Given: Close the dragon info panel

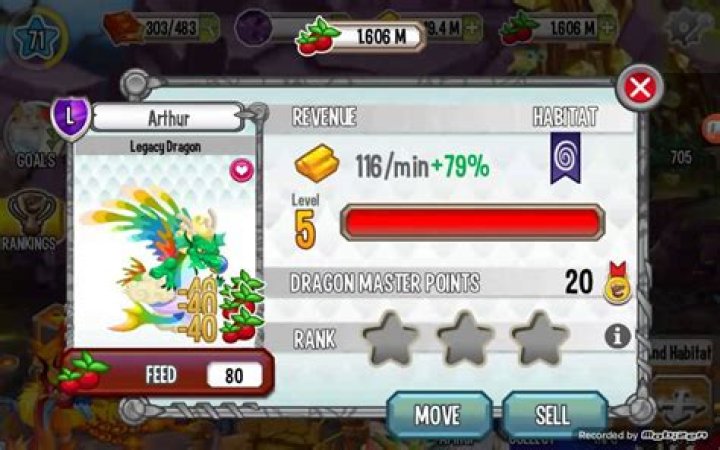Looking at the screenshot, I should tap(640, 88).
